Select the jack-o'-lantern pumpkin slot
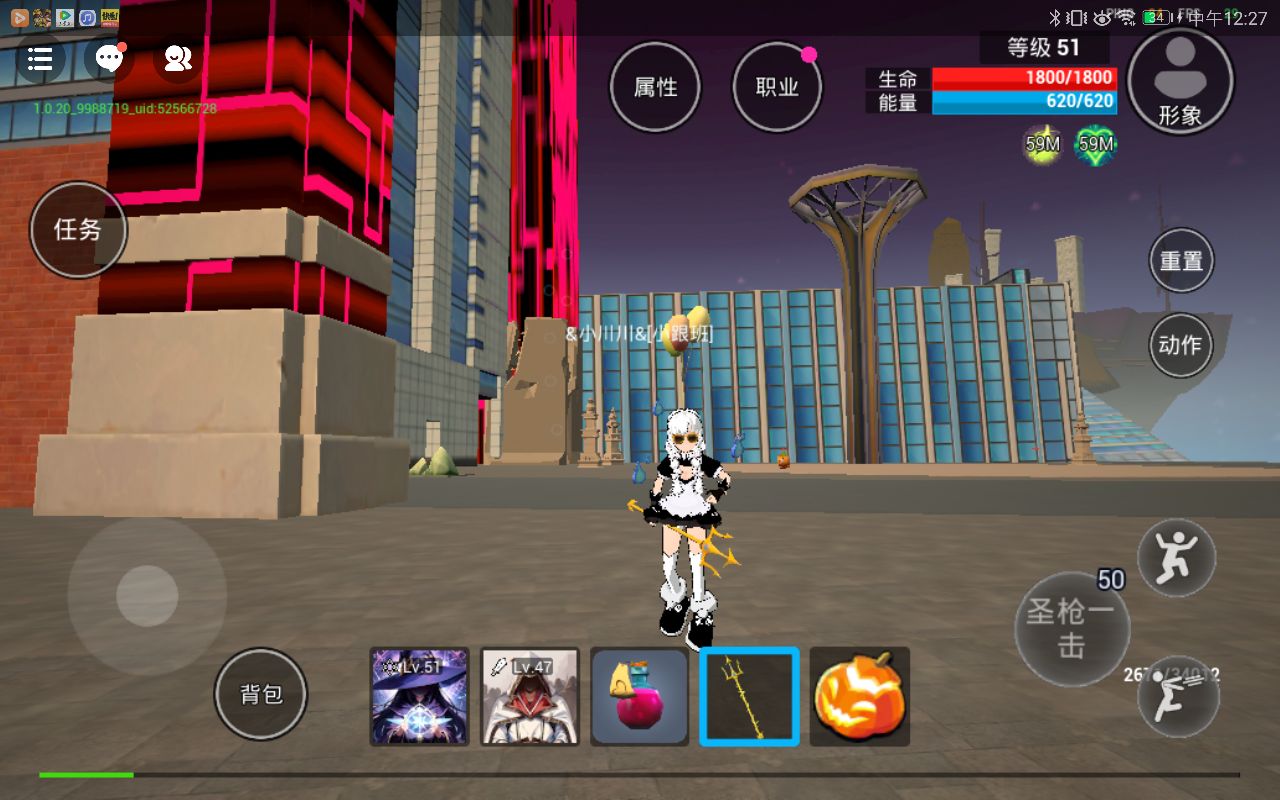The width and height of the screenshot is (1280, 800). (x=859, y=696)
